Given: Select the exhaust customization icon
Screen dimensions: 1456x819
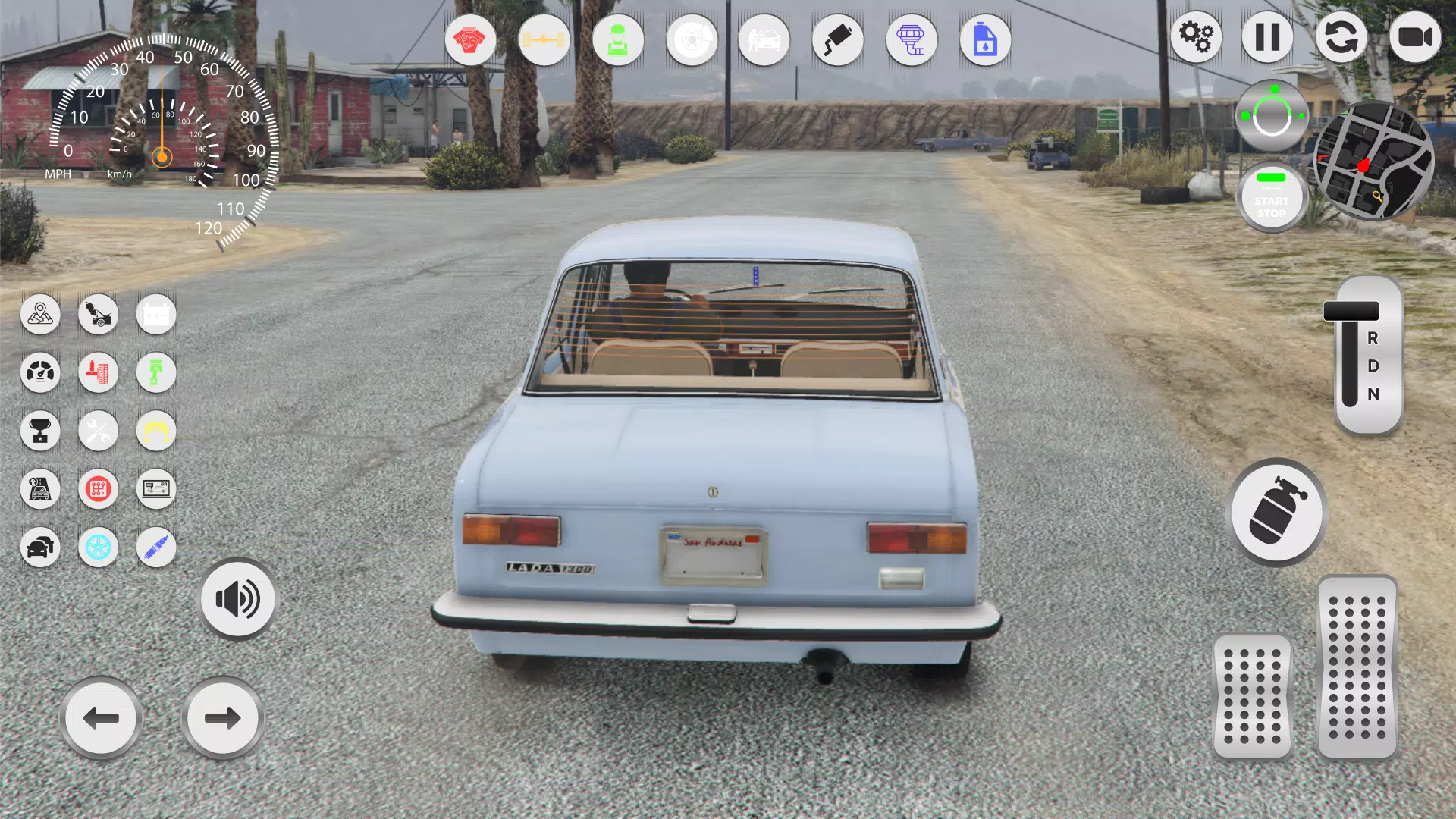Looking at the screenshot, I should [838, 39].
